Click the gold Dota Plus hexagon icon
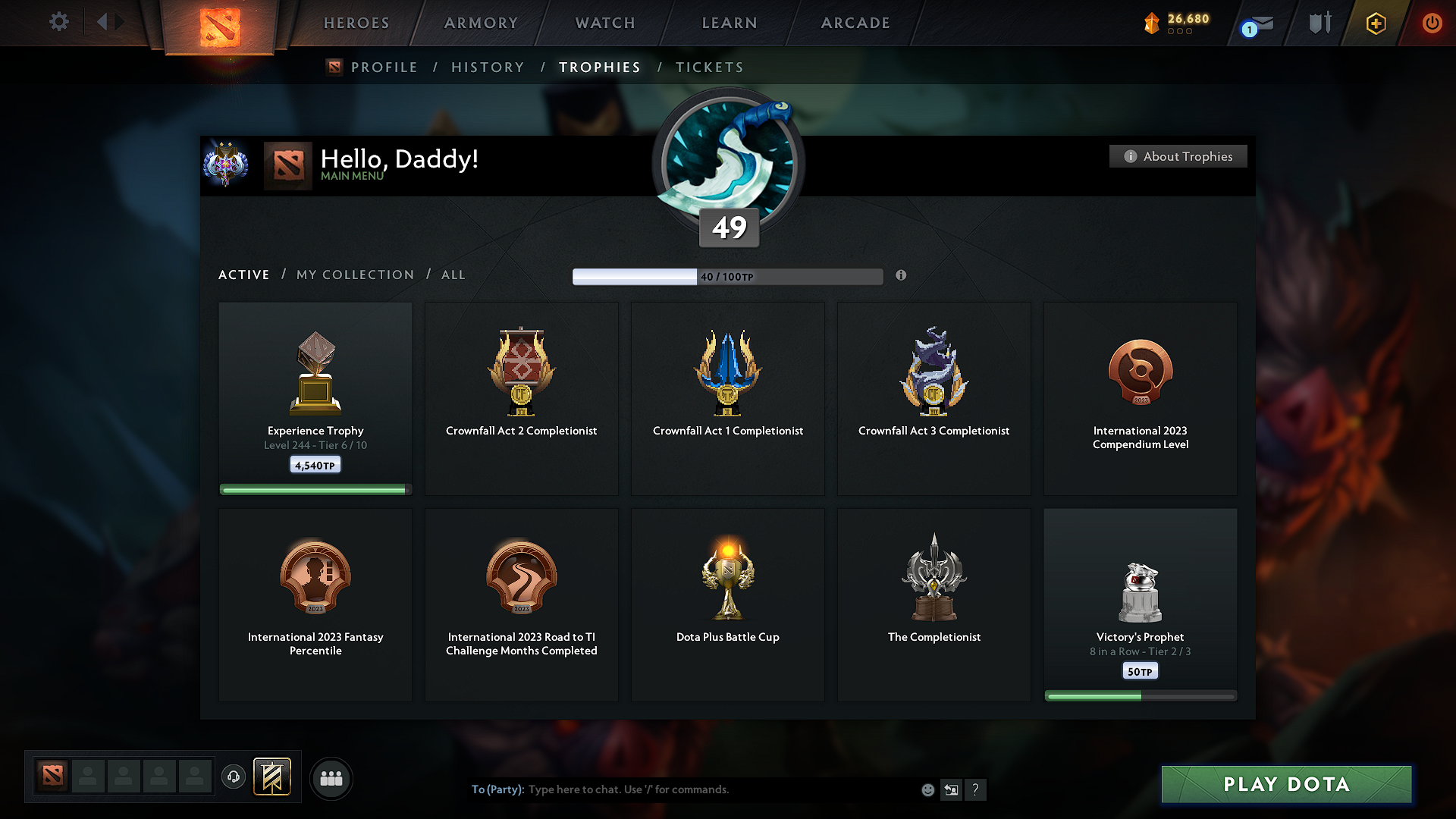The width and height of the screenshot is (1456, 819). [1375, 23]
